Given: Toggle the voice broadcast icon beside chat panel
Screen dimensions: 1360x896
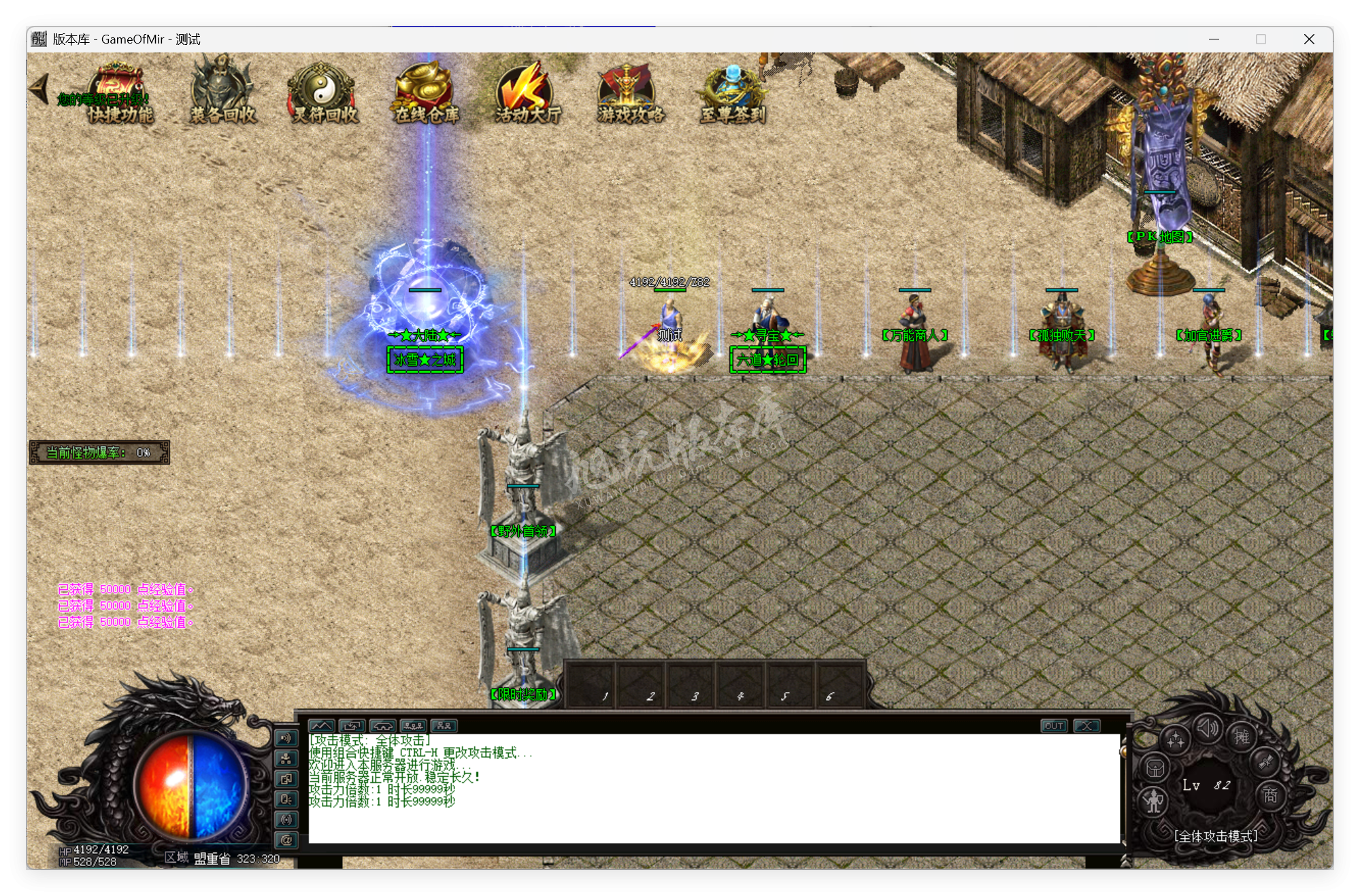Looking at the screenshot, I should (x=286, y=739).
